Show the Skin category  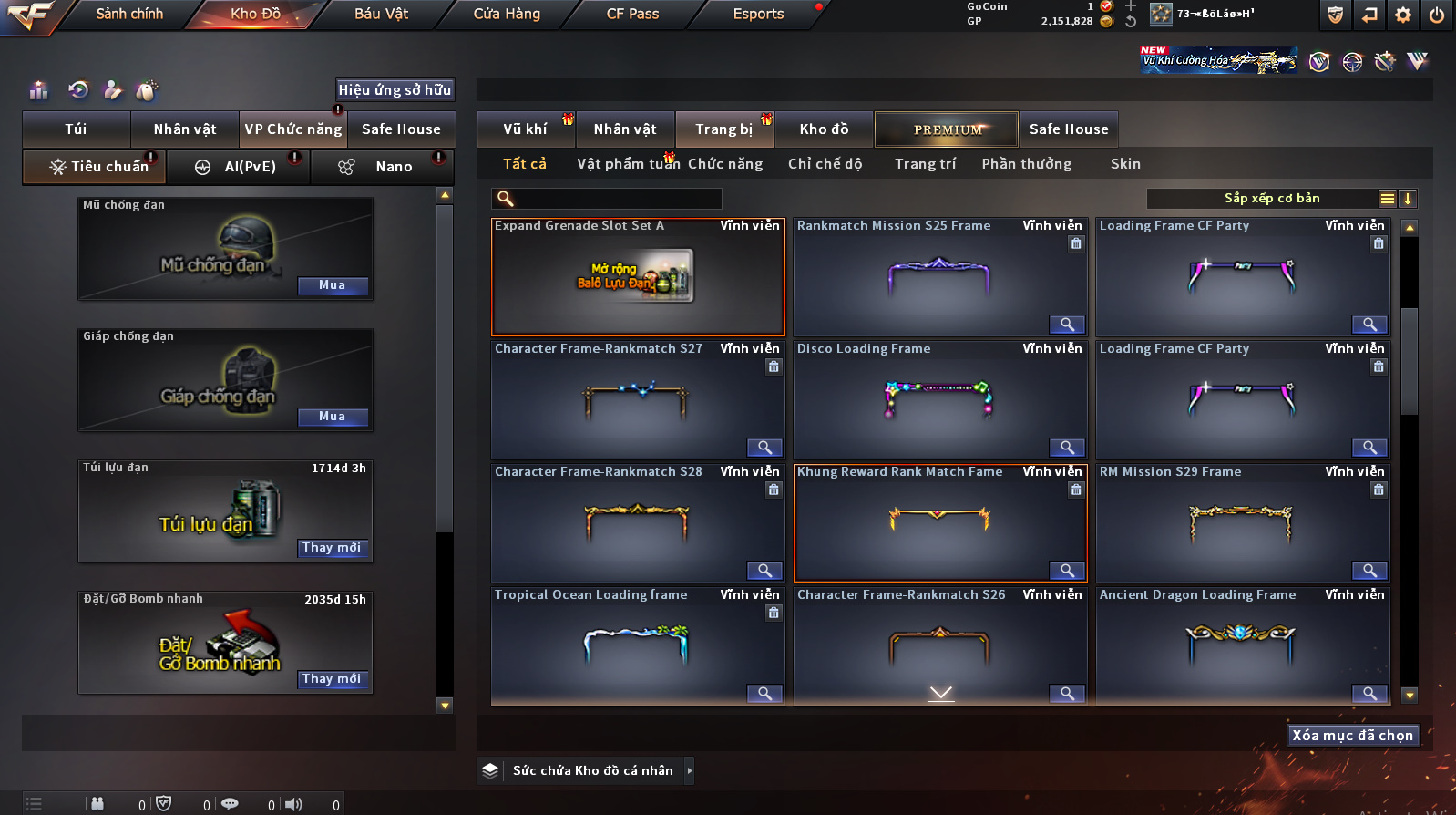[1125, 164]
